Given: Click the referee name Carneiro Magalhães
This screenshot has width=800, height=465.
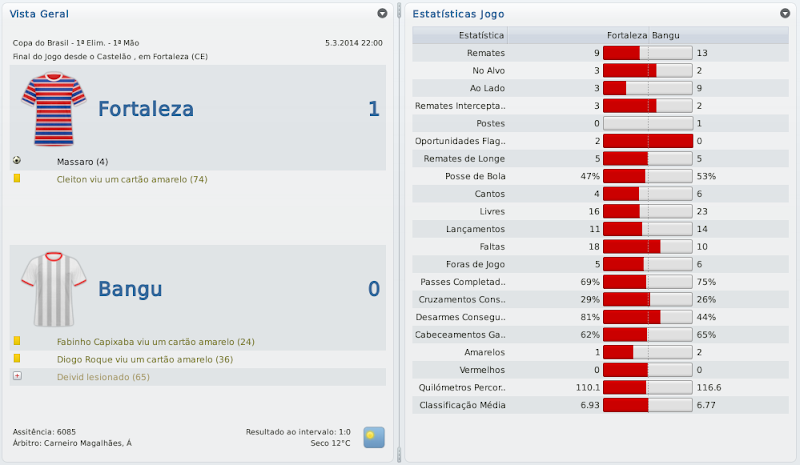Looking at the screenshot, I should pyautogui.click(x=86, y=443).
